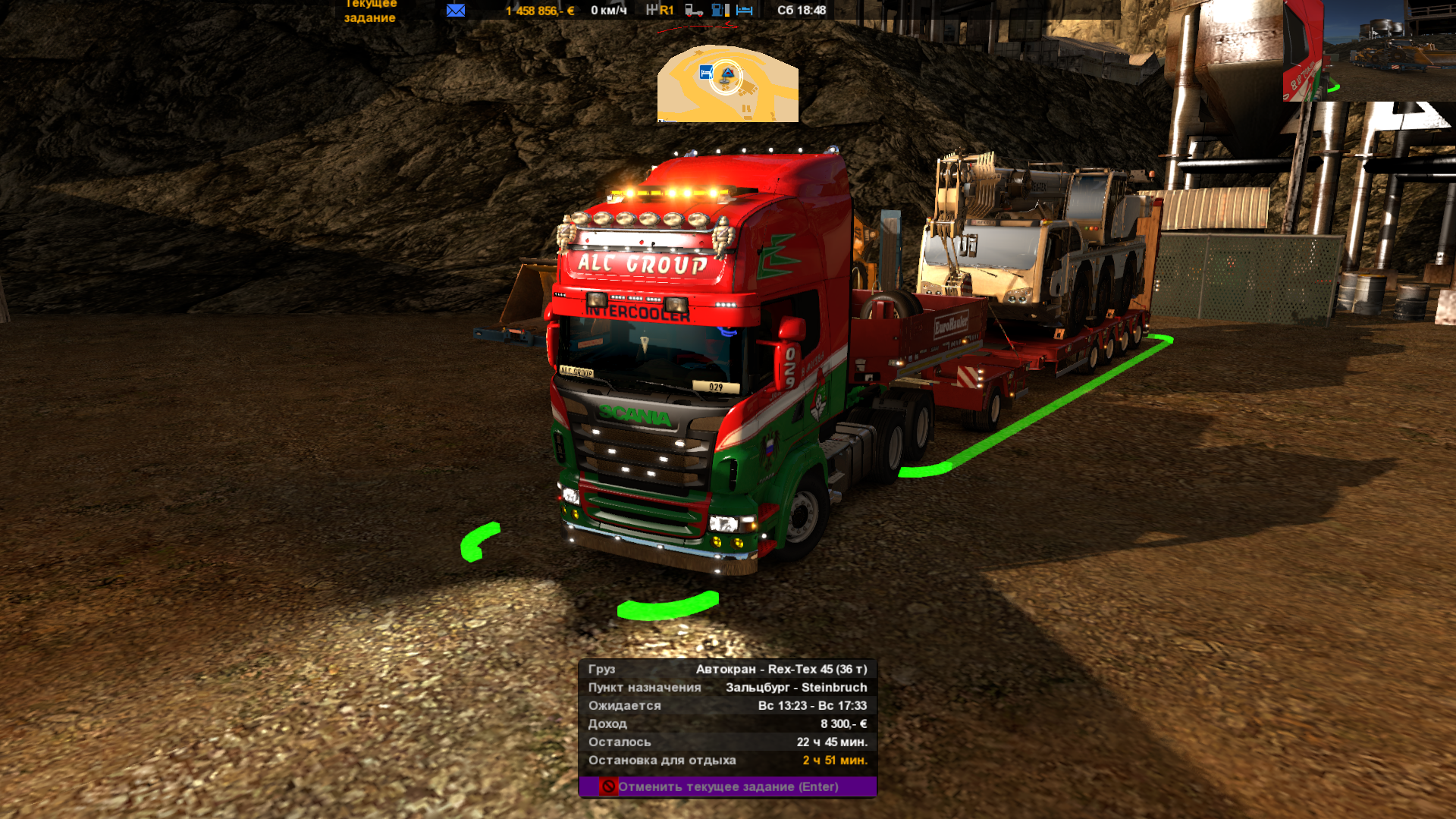Open the blue mail envelope icon

tap(456, 10)
